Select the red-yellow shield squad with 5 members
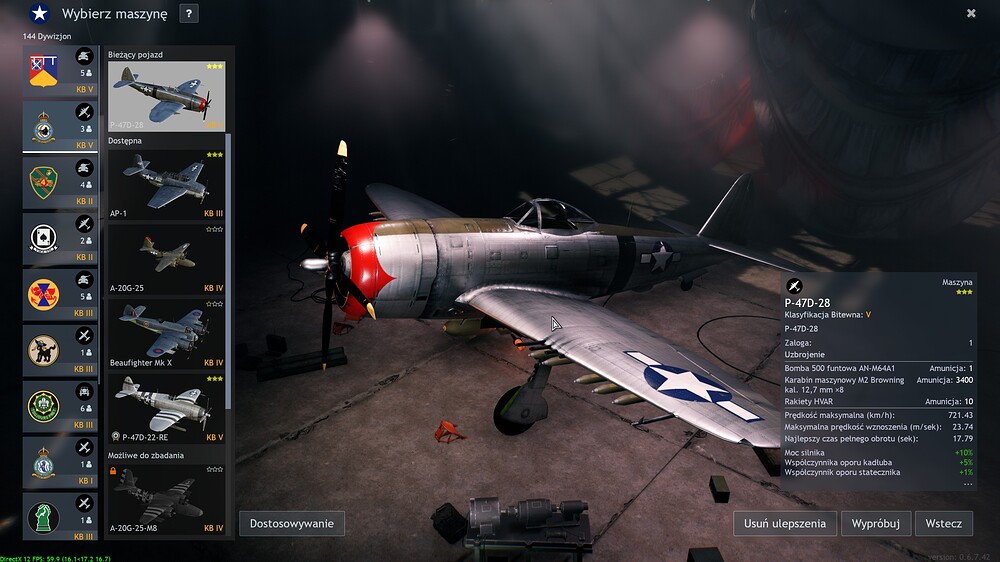Viewport: 1000px width, 562px height. pos(60,72)
